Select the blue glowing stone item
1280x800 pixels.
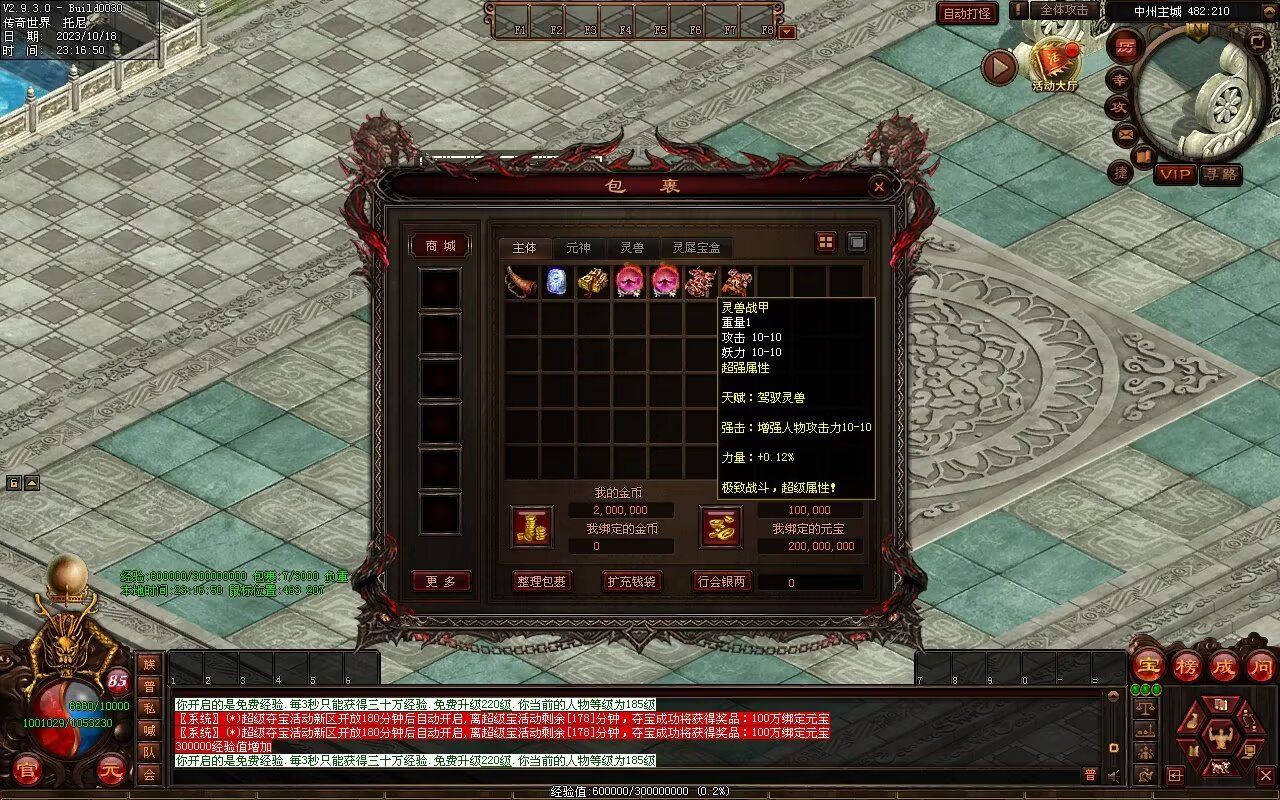pos(557,282)
